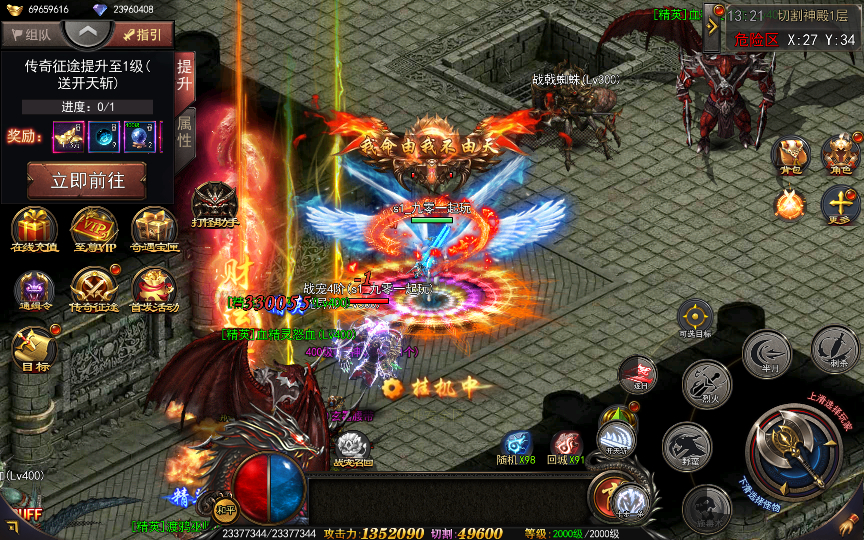Open 在线充值 (Online Recharge) gift icon
This screenshot has width=864, height=540.
[x=33, y=229]
